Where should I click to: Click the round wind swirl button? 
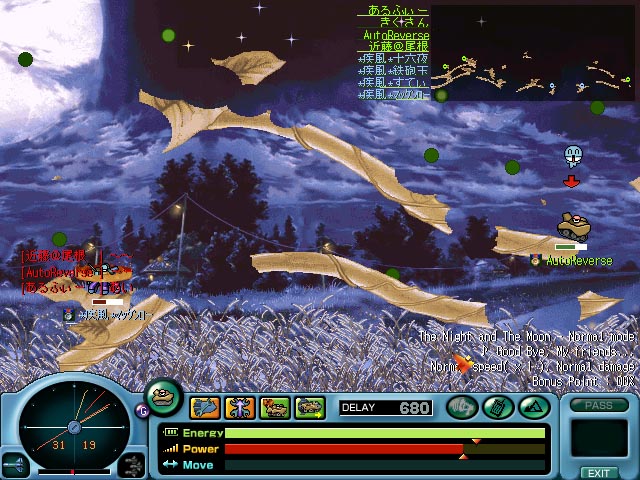[x=462, y=407]
